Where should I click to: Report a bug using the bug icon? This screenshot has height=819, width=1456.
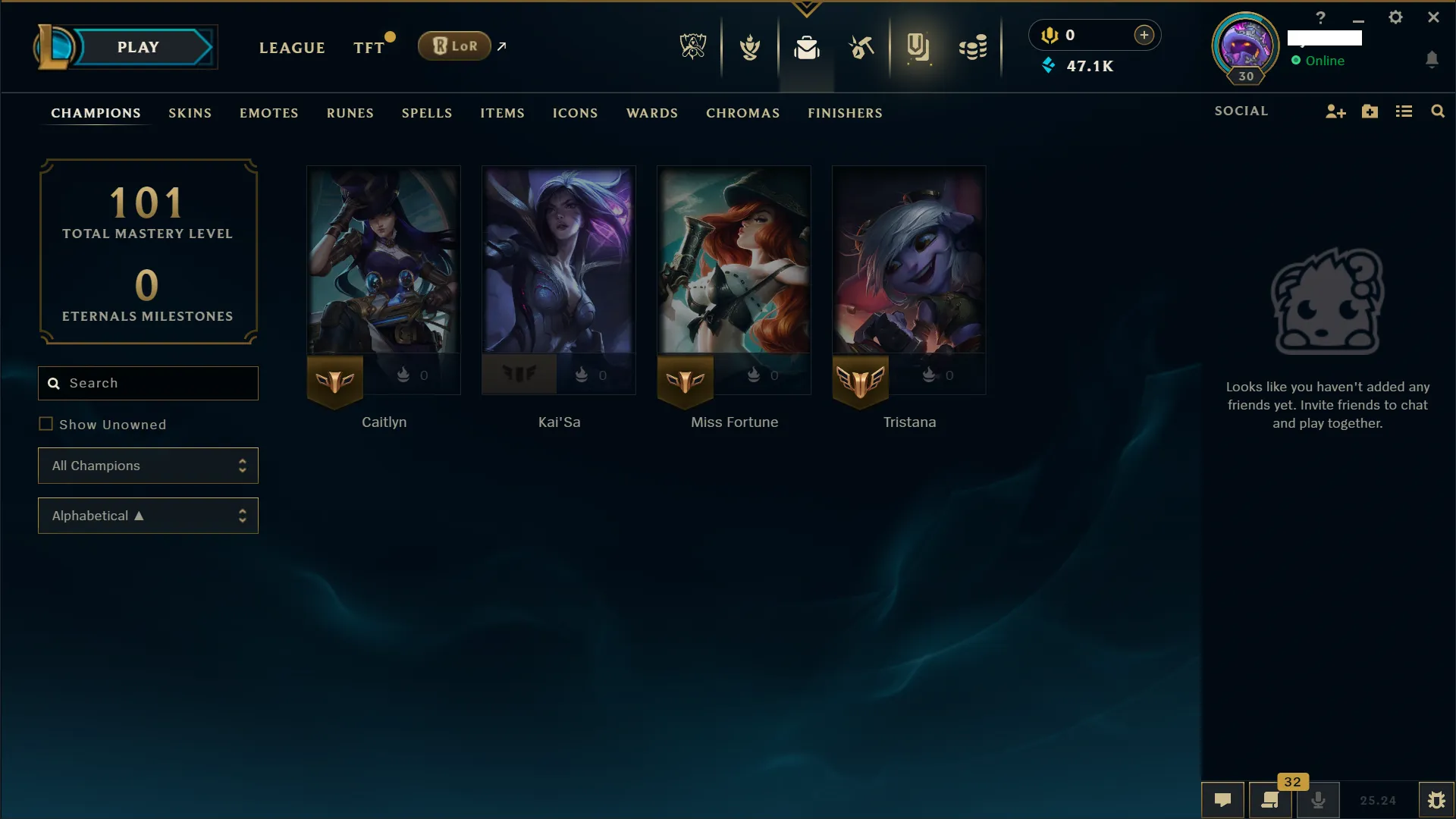tap(1437, 800)
